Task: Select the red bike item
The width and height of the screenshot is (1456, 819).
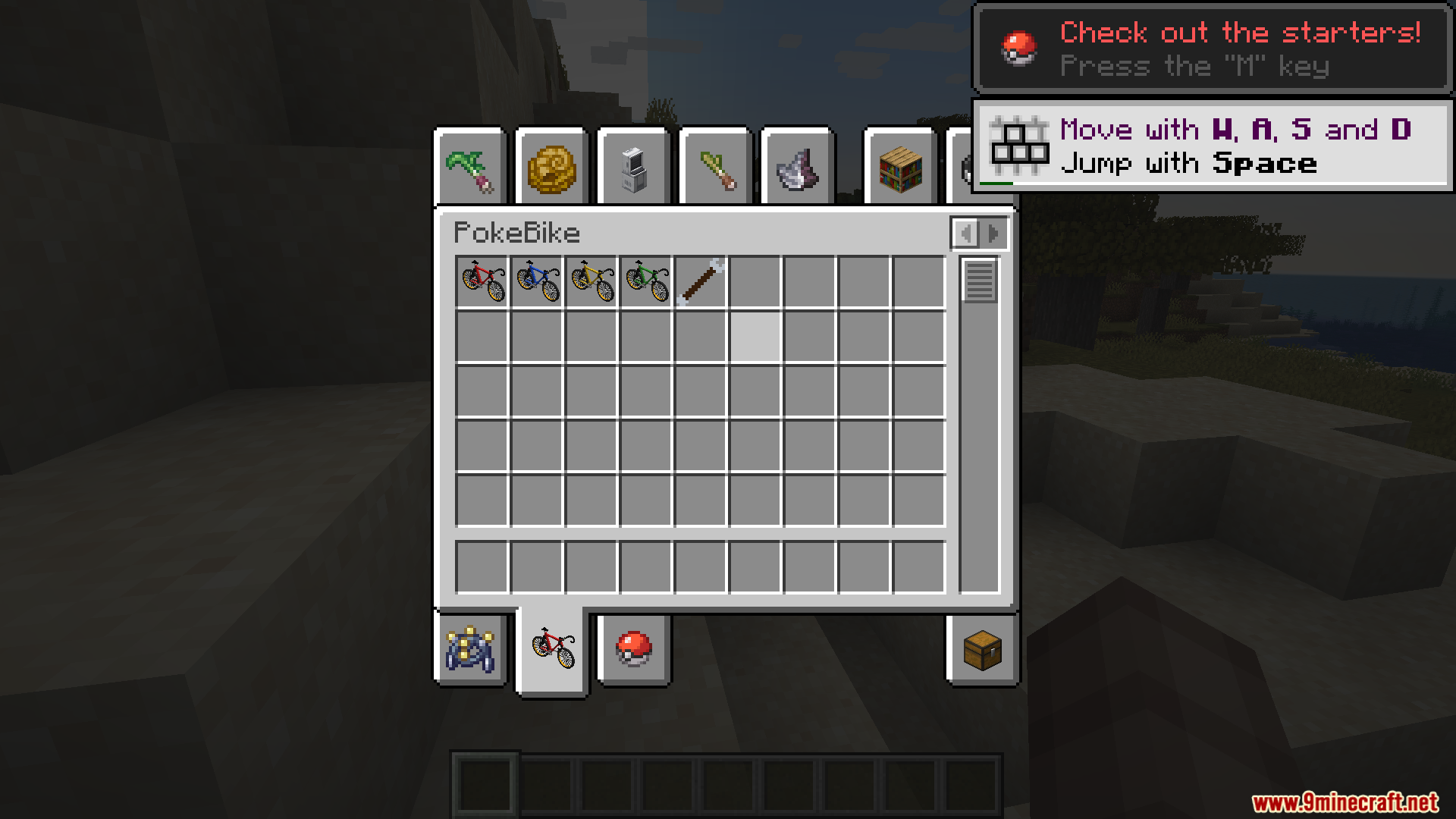Action: [x=483, y=281]
